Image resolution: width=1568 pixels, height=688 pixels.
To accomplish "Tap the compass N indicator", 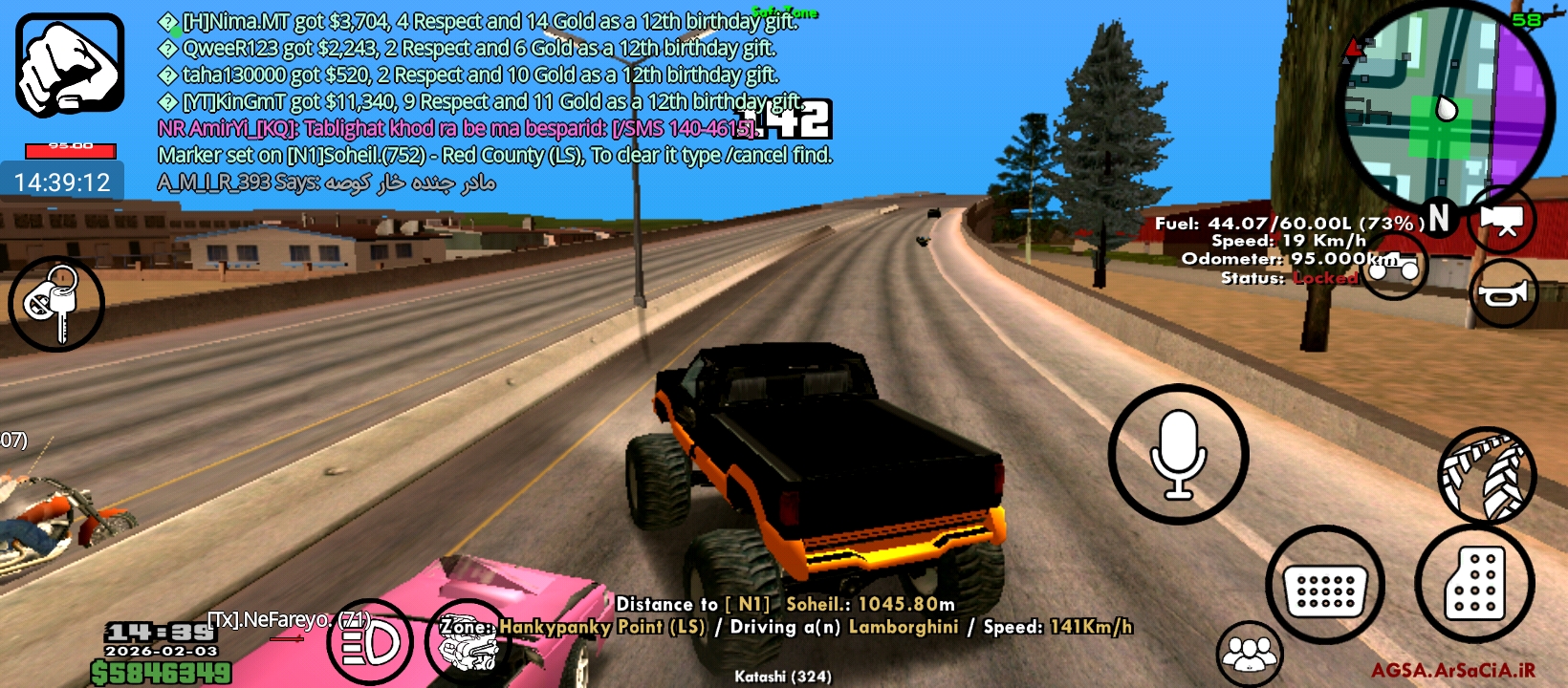I will pyautogui.click(x=1440, y=218).
